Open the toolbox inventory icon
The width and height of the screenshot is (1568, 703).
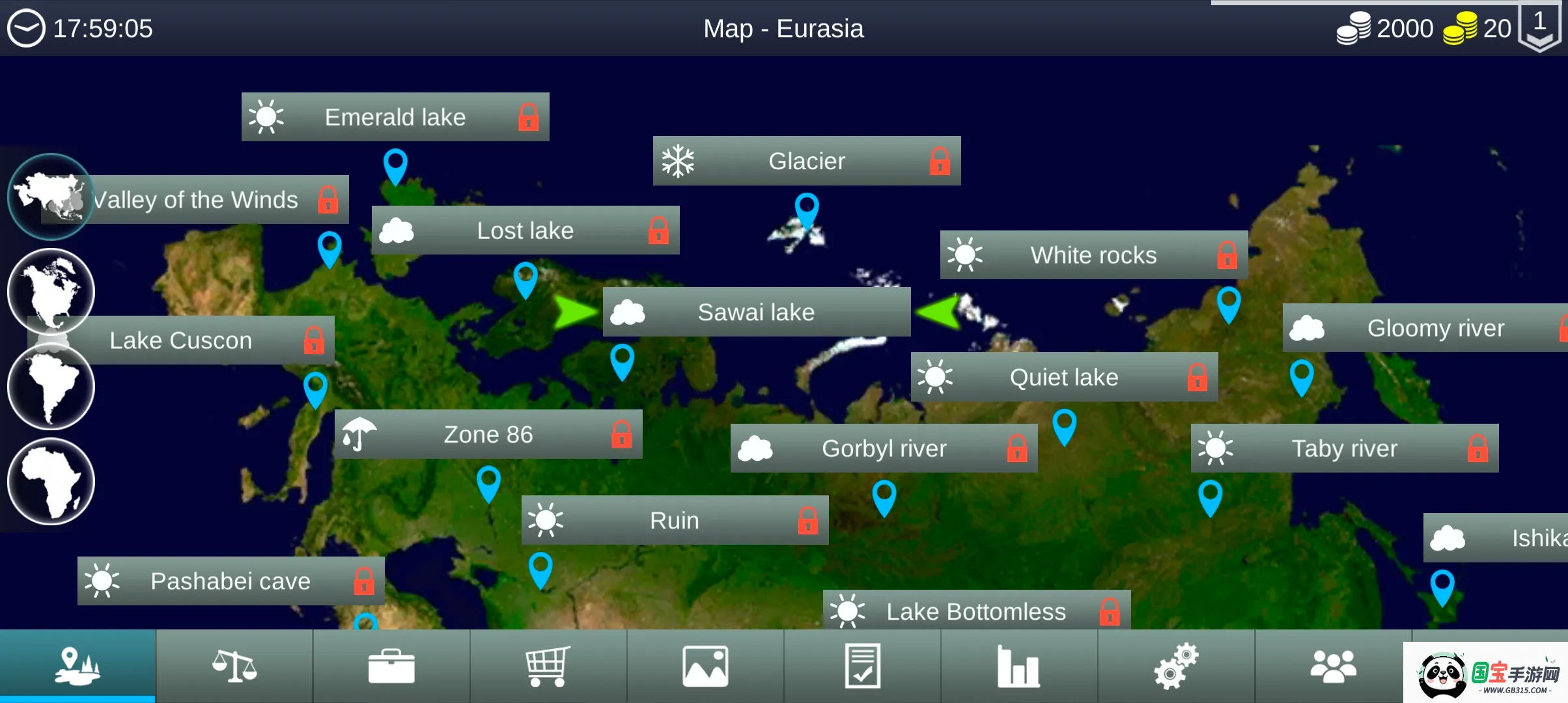[x=391, y=666]
